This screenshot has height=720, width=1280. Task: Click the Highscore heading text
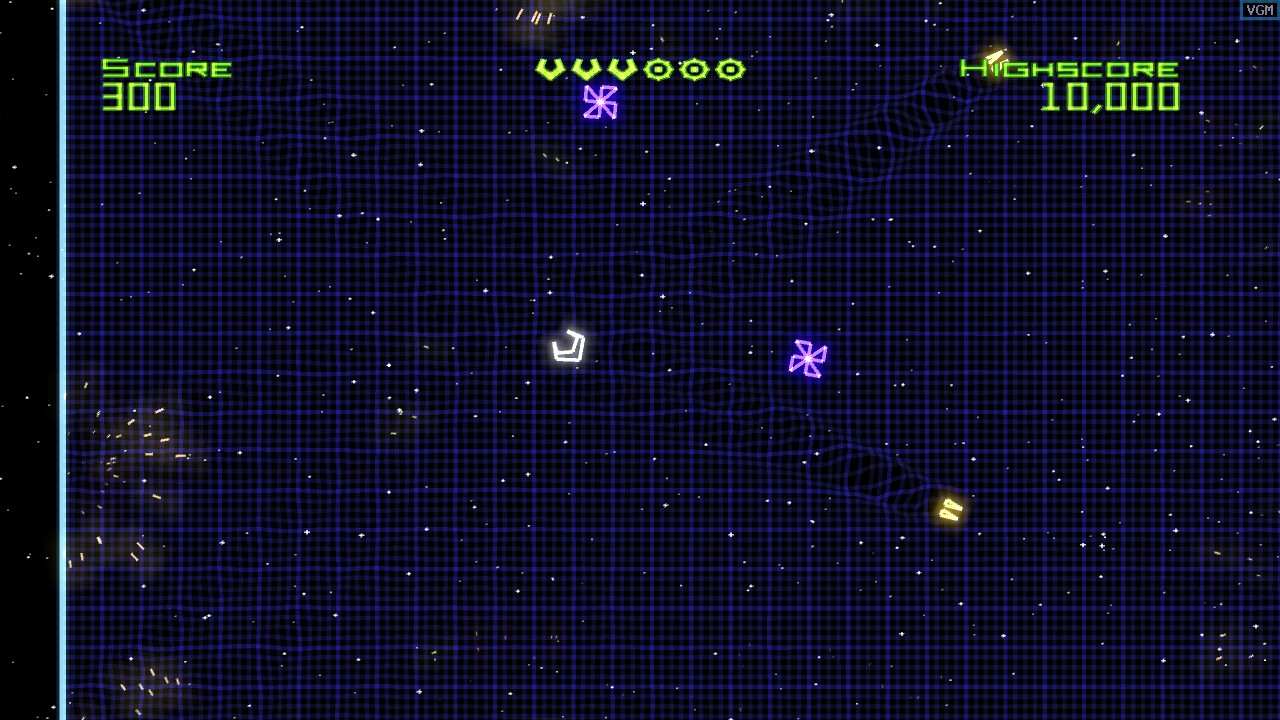[x=1066, y=68]
